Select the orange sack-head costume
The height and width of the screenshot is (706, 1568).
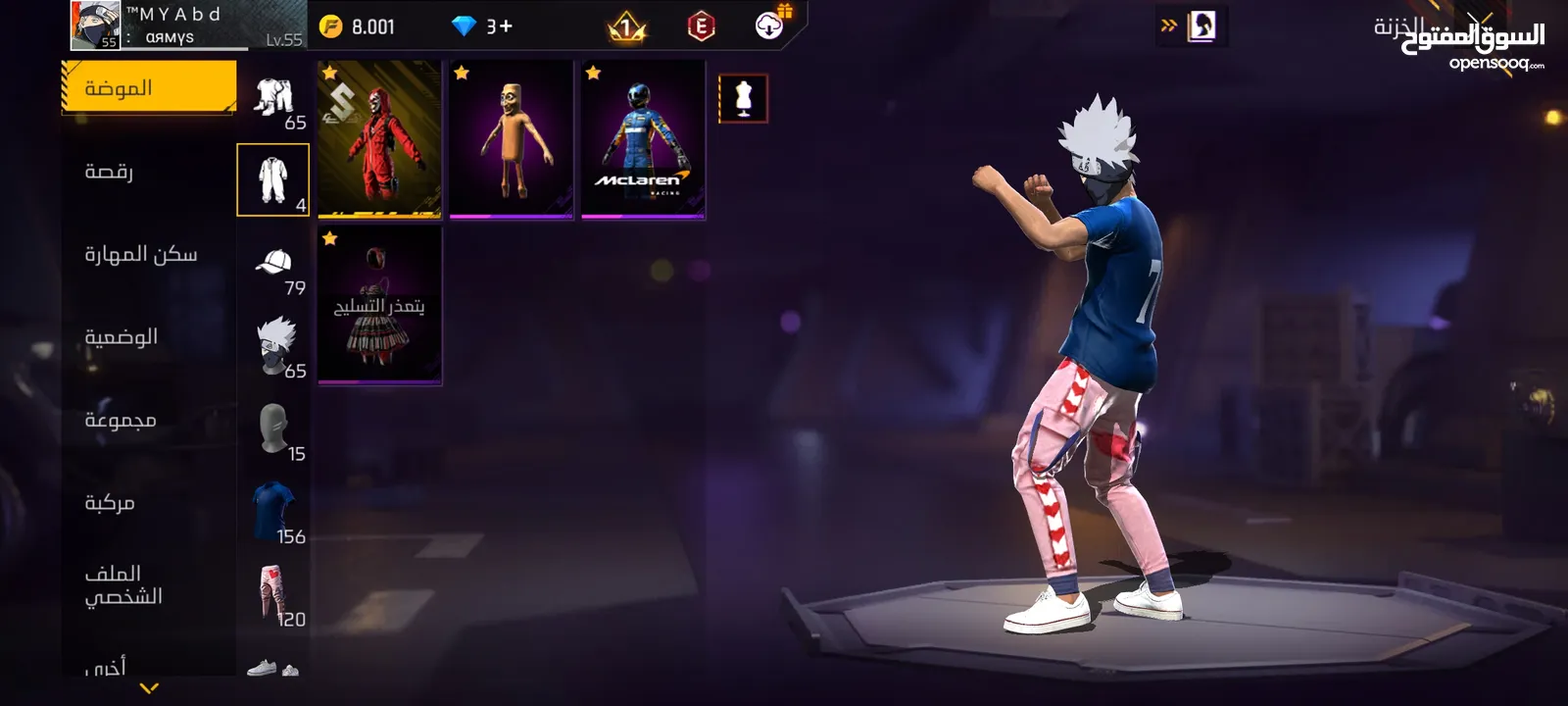click(512, 137)
